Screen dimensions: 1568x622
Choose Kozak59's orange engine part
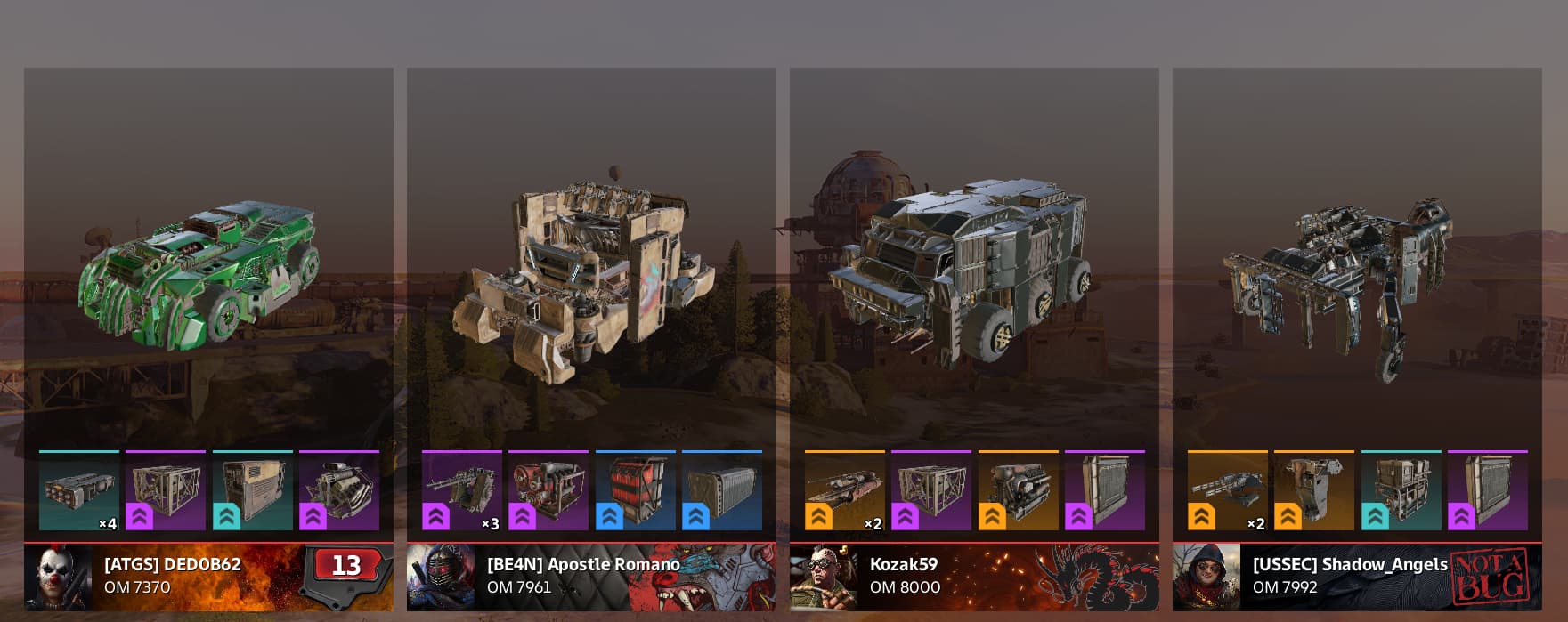point(1018,490)
